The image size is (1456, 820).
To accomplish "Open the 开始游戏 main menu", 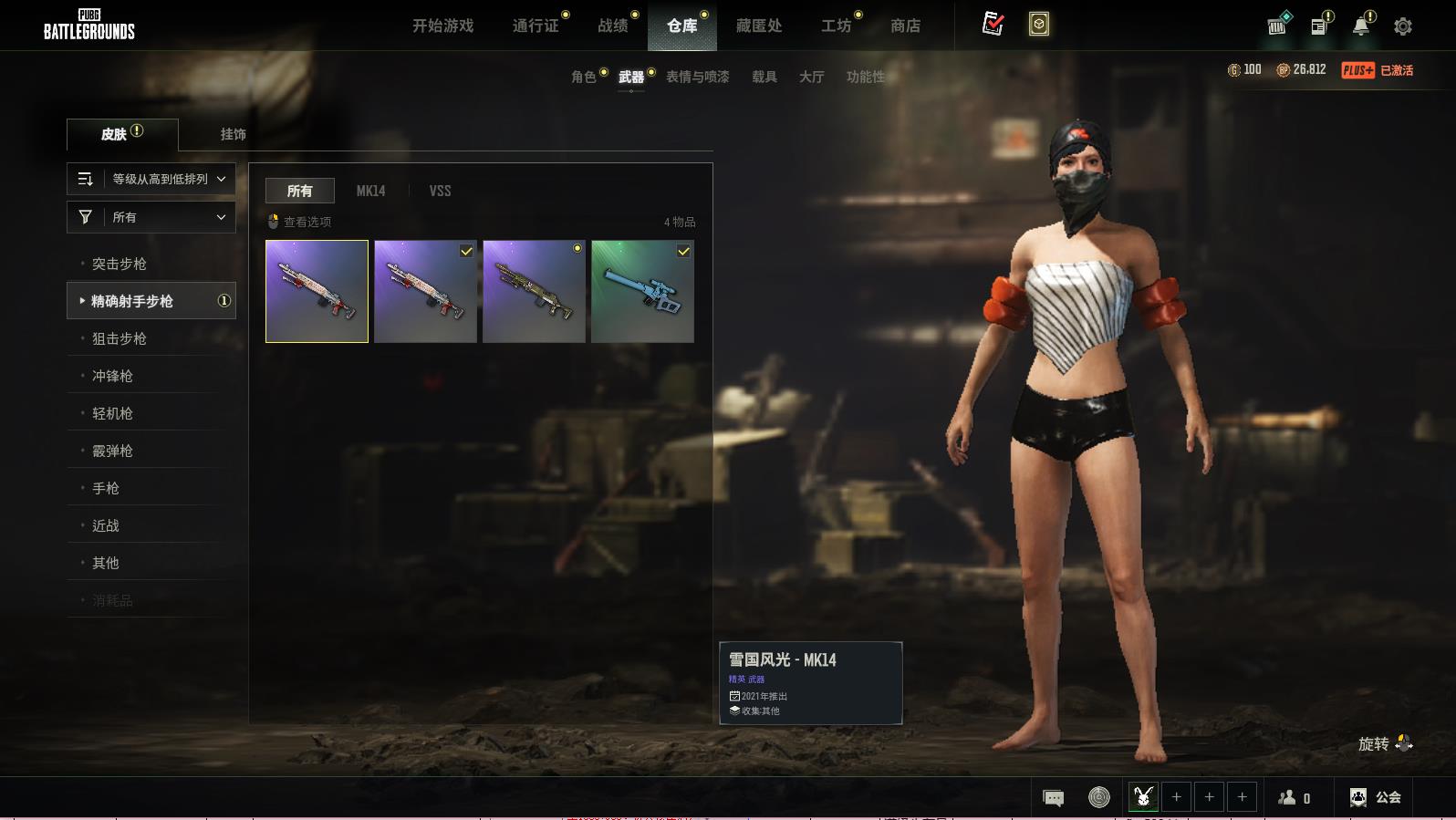I will (442, 26).
